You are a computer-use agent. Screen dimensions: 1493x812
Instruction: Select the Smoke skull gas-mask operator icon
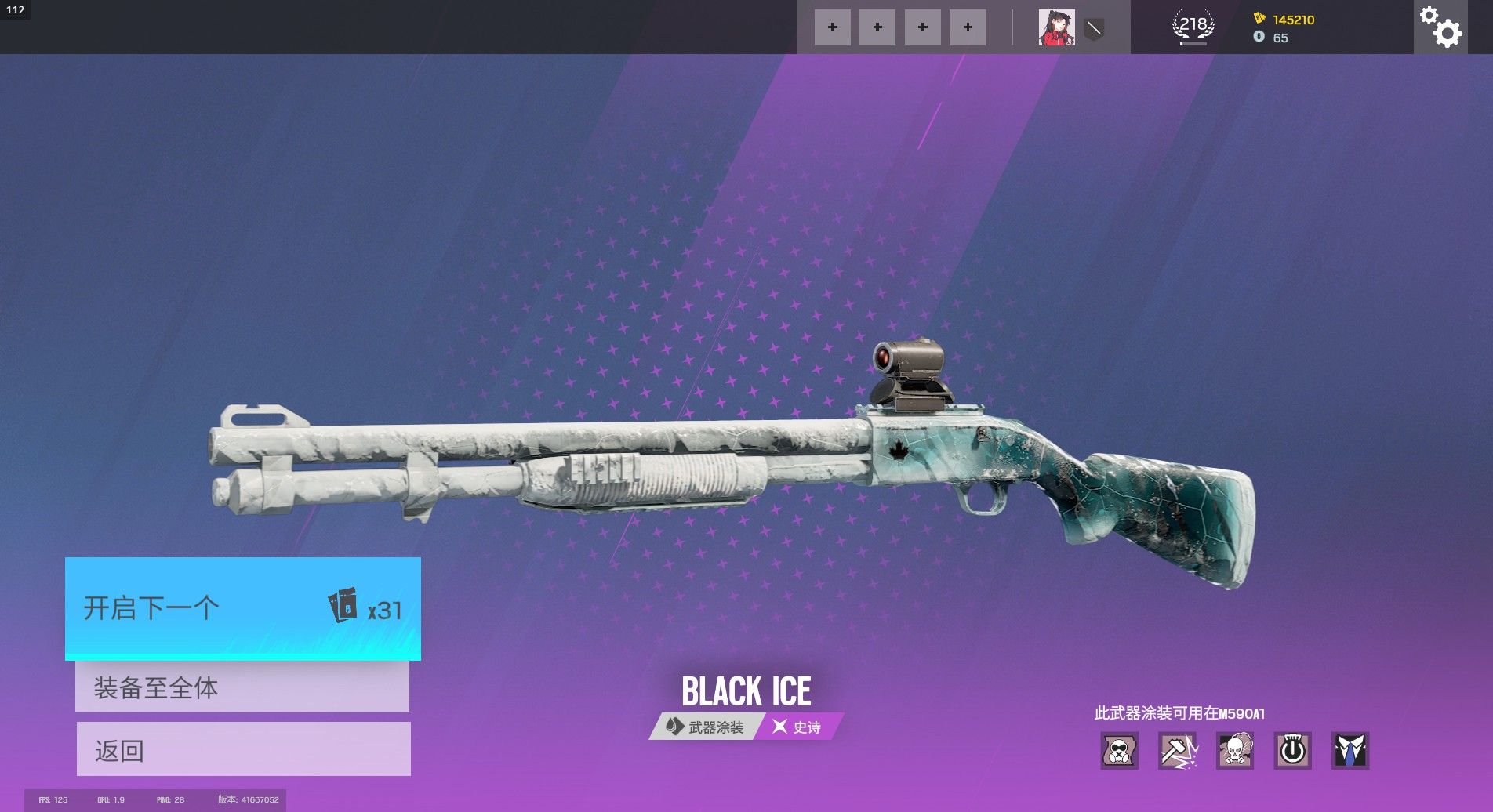pos(1235,751)
